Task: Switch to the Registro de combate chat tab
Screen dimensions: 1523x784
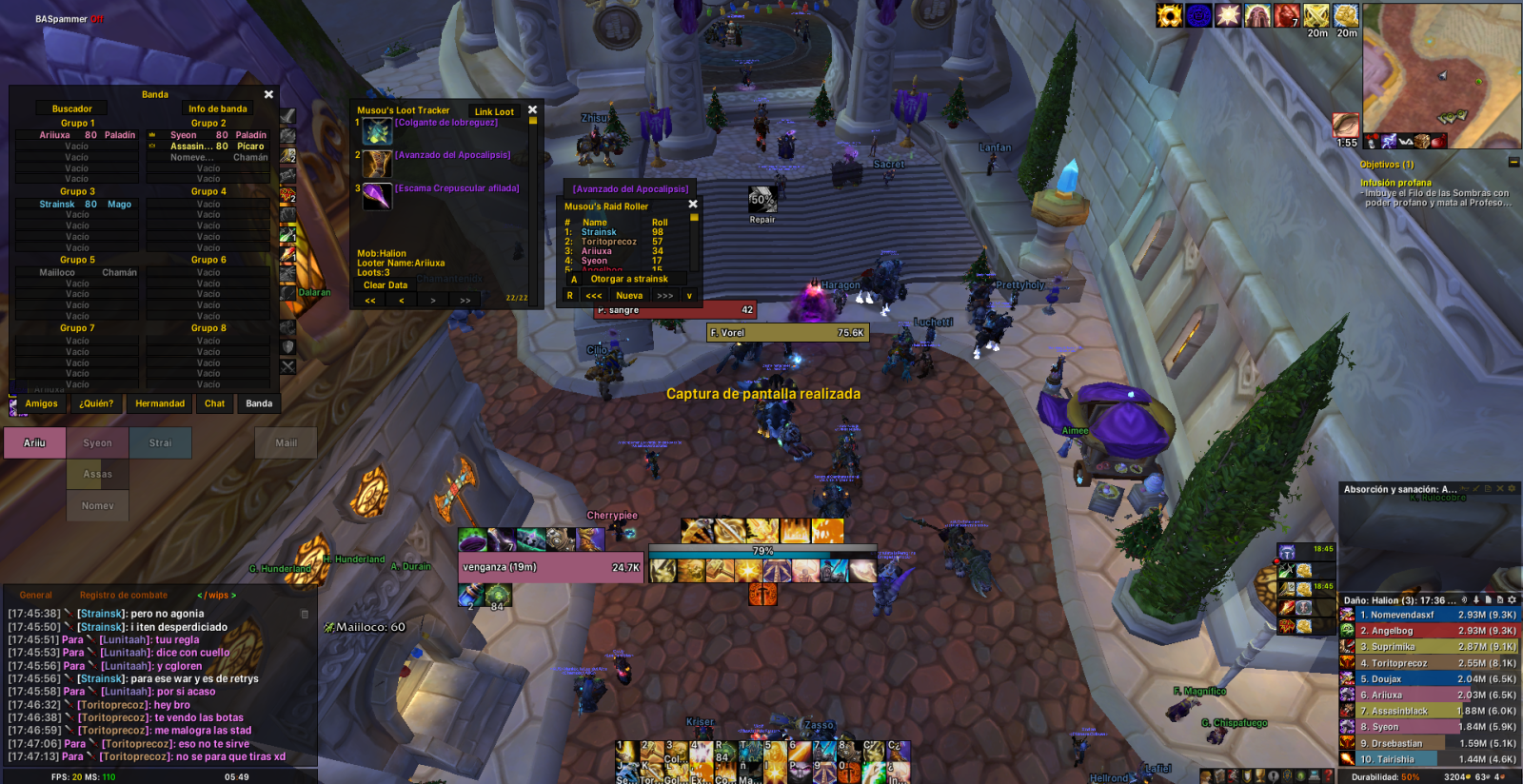Action: (x=126, y=595)
